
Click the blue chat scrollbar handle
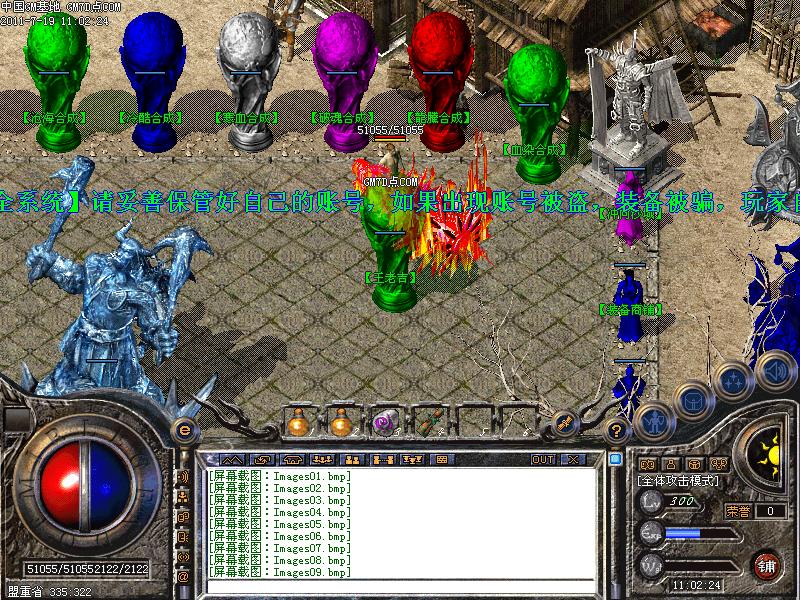click(613, 459)
